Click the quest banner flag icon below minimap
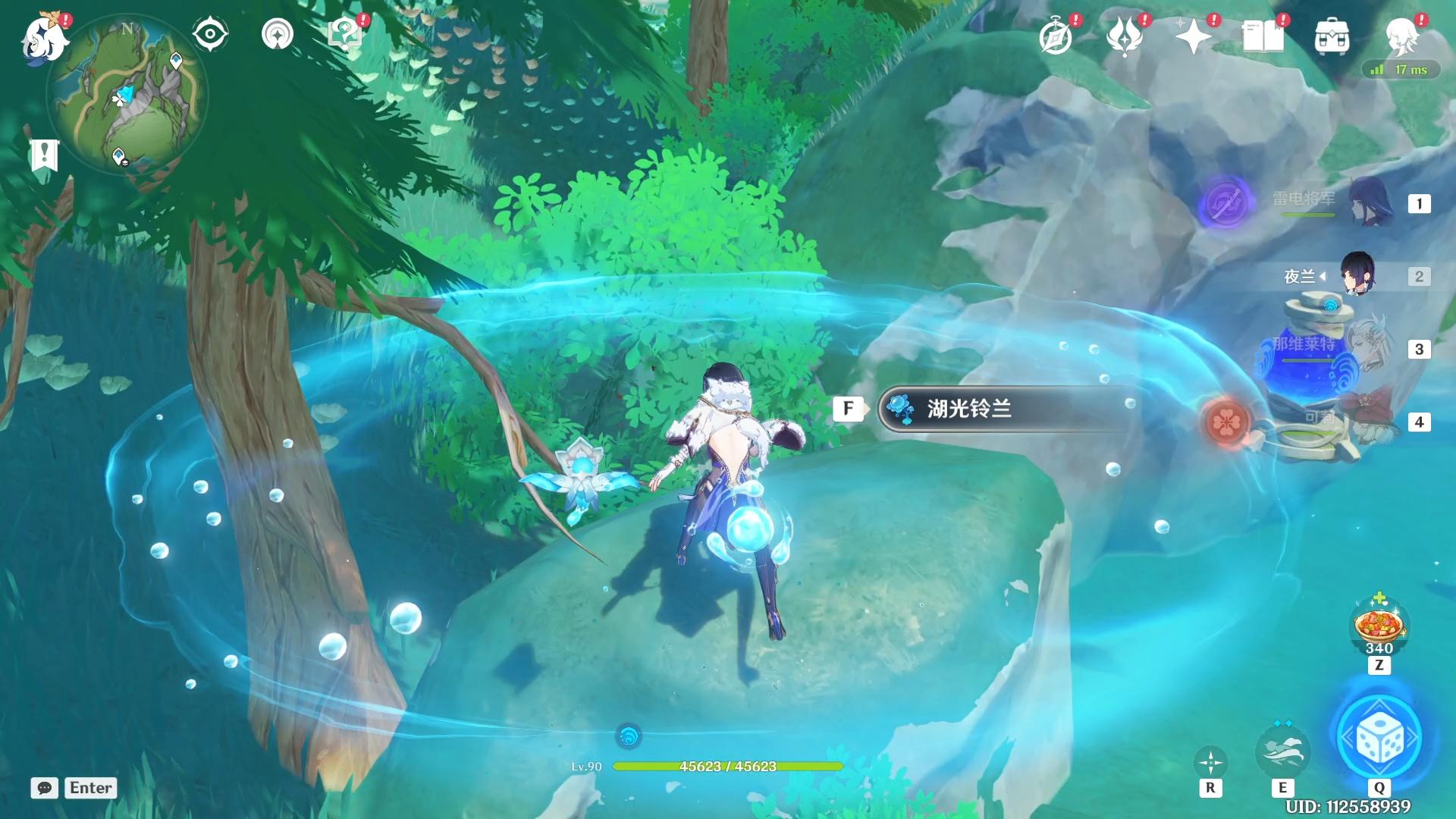Viewport: 1456px width, 819px height. pyautogui.click(x=45, y=155)
